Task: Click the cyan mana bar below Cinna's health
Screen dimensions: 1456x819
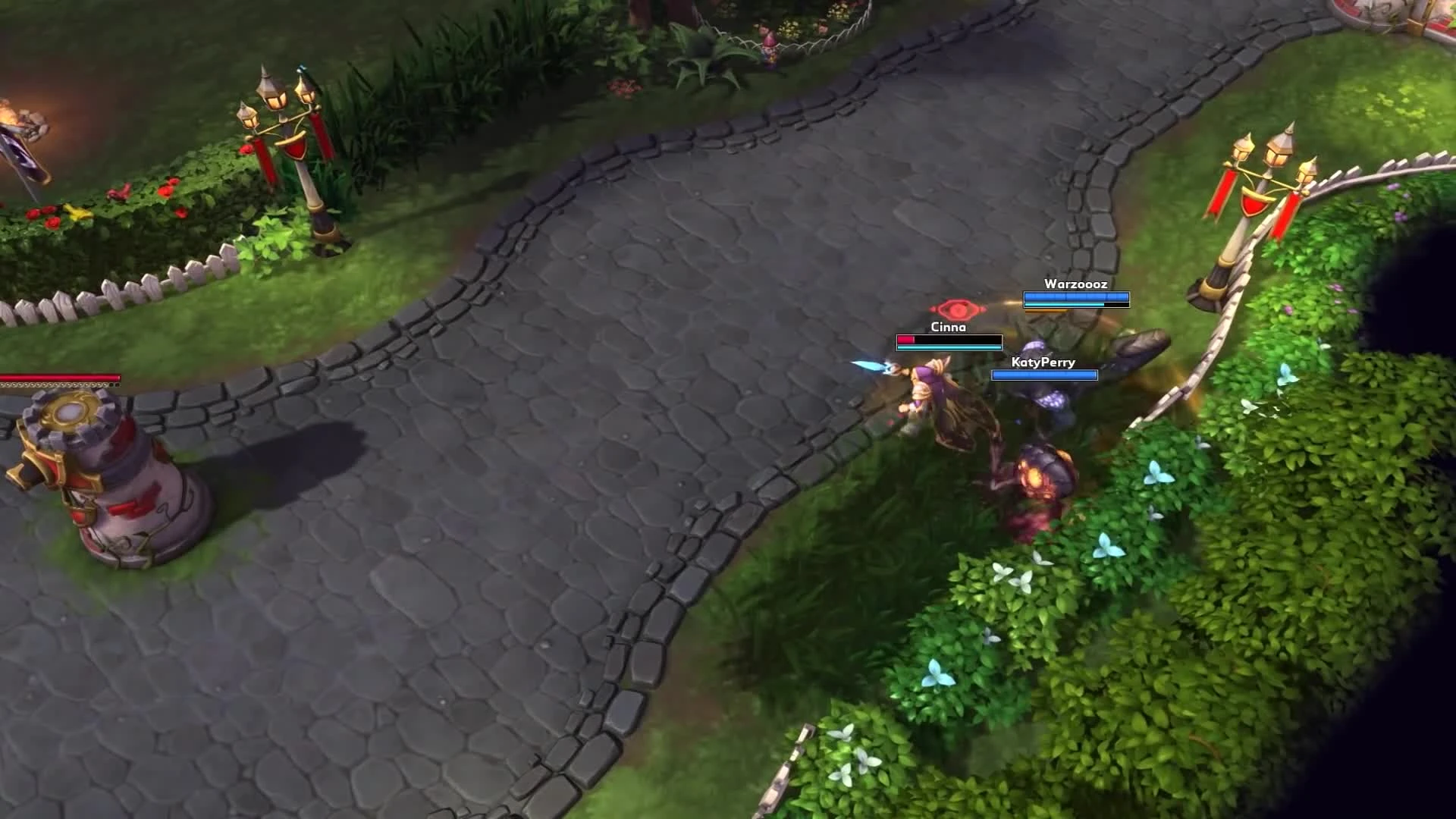Action: click(948, 347)
